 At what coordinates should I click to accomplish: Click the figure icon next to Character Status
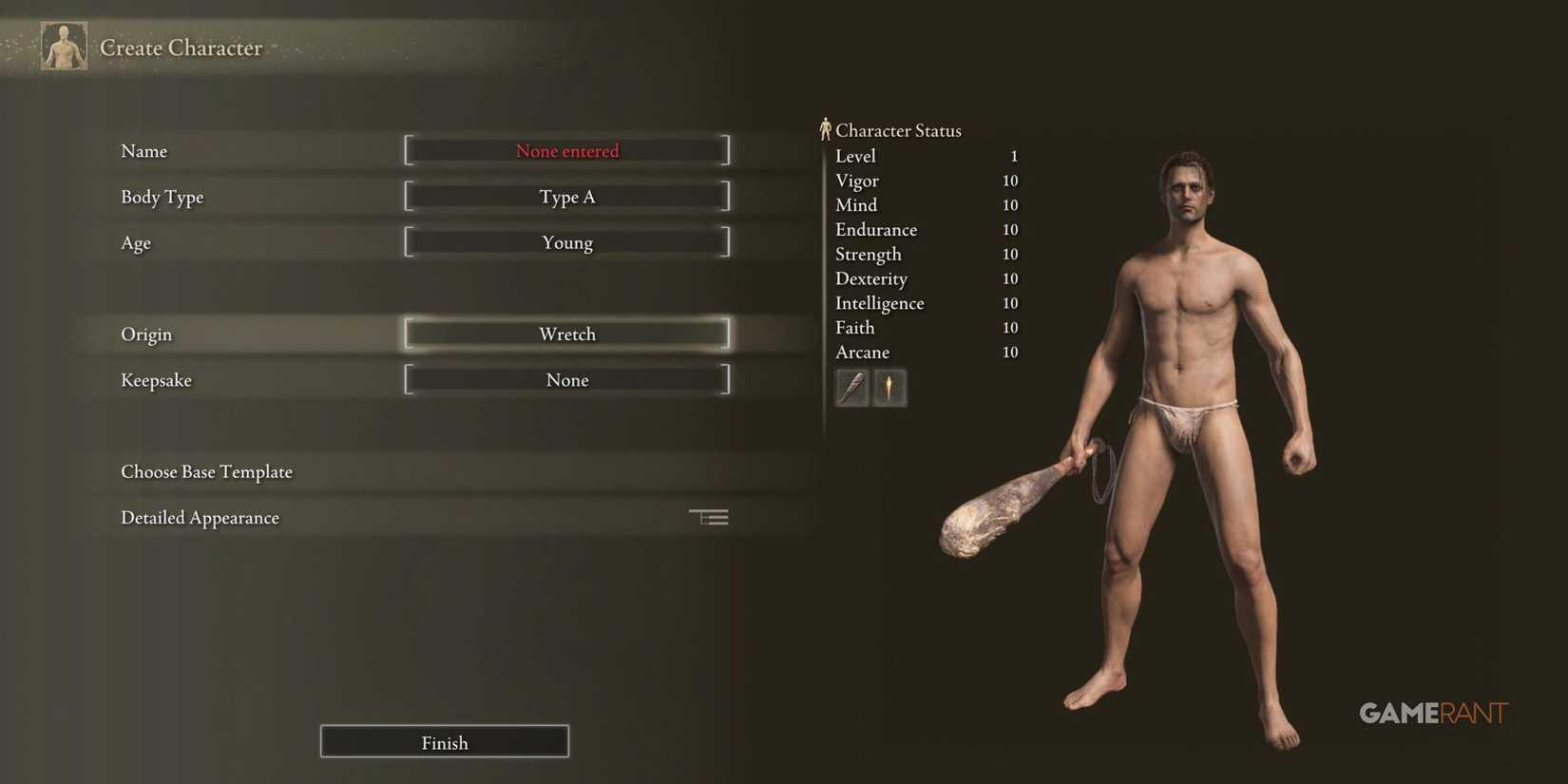[826, 128]
